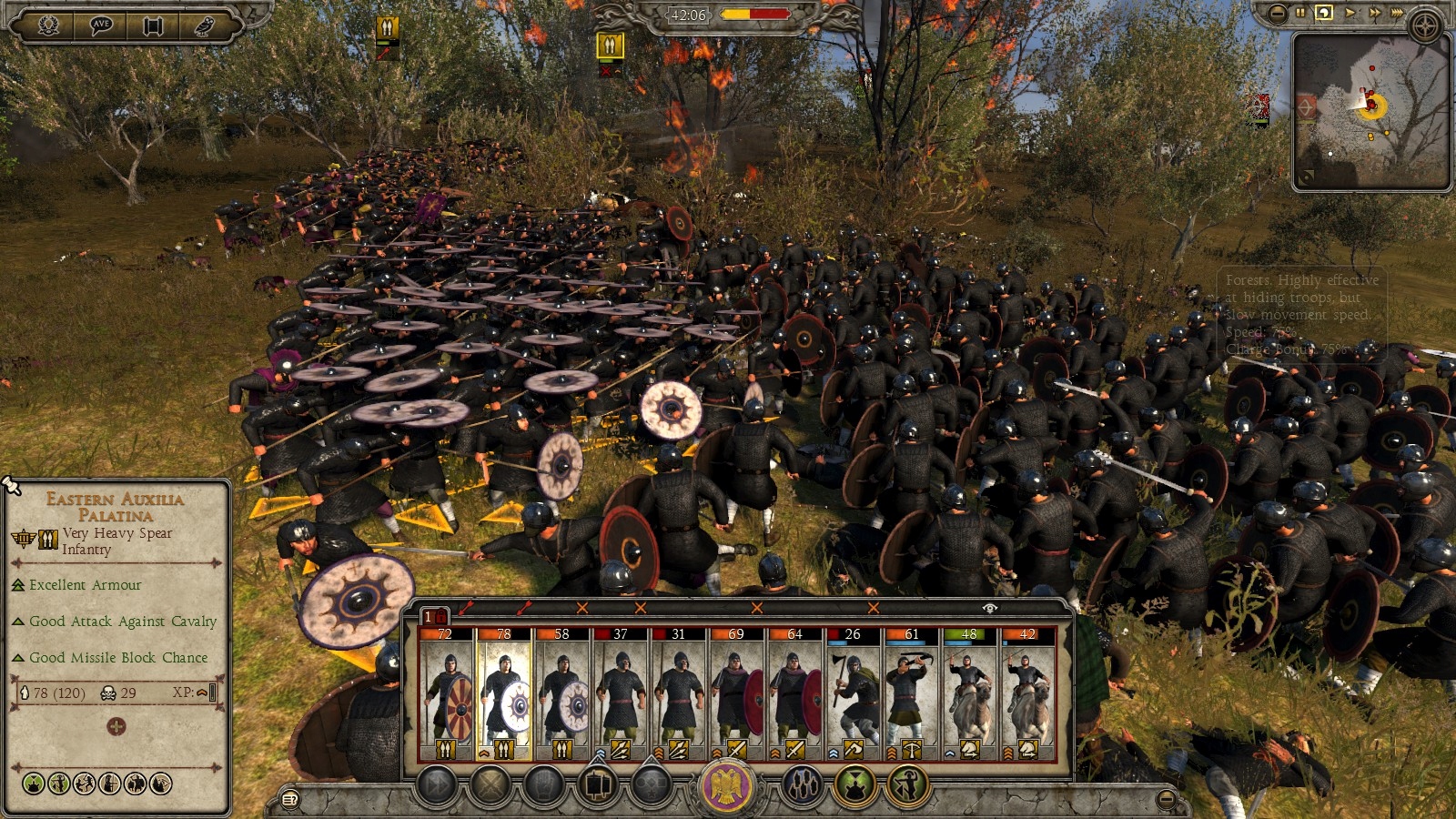The height and width of the screenshot is (819, 1456).
Task: Click the guard mode hourglass icon
Action: [855, 786]
